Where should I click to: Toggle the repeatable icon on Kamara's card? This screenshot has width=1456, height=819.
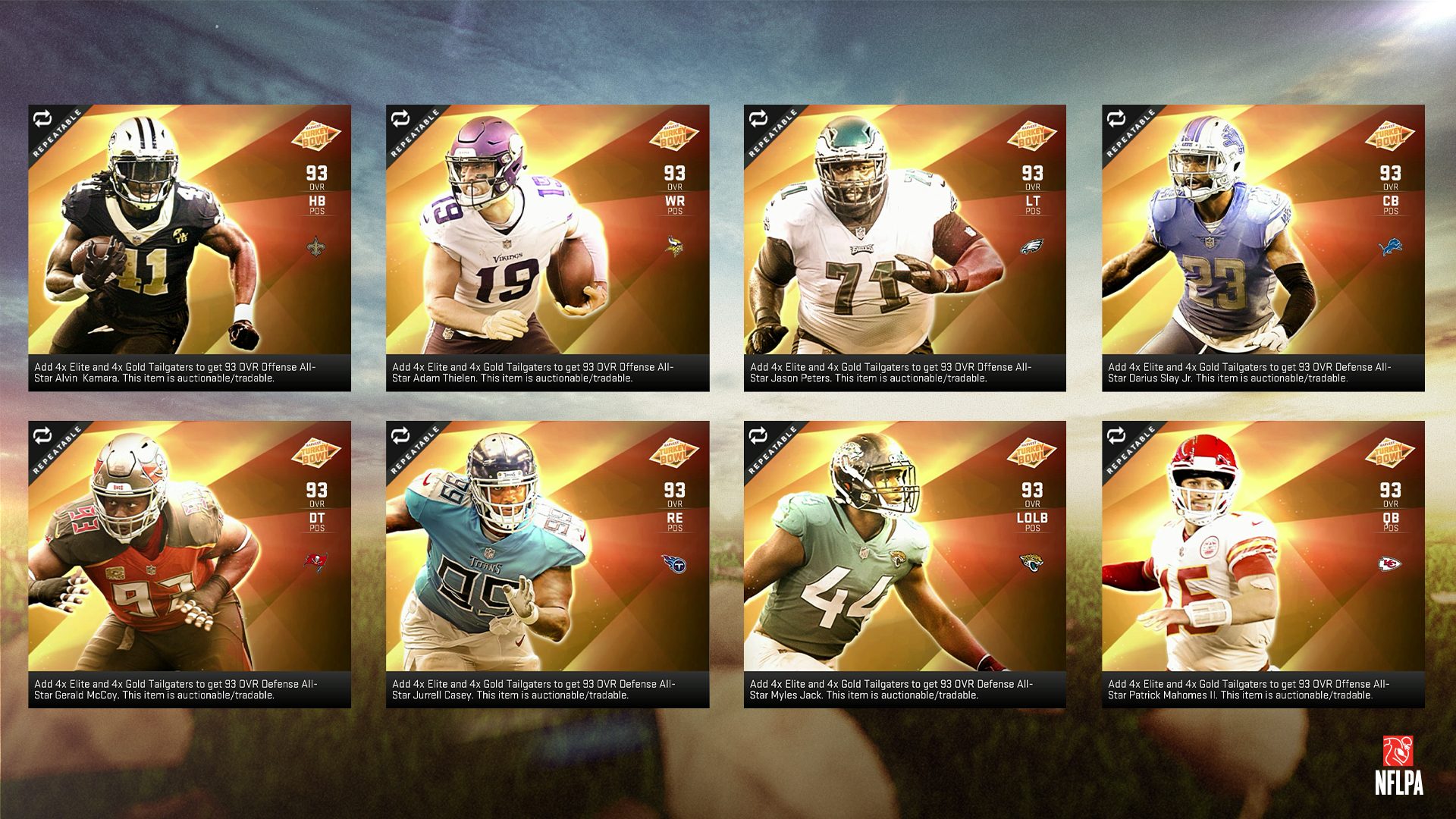coord(42,119)
